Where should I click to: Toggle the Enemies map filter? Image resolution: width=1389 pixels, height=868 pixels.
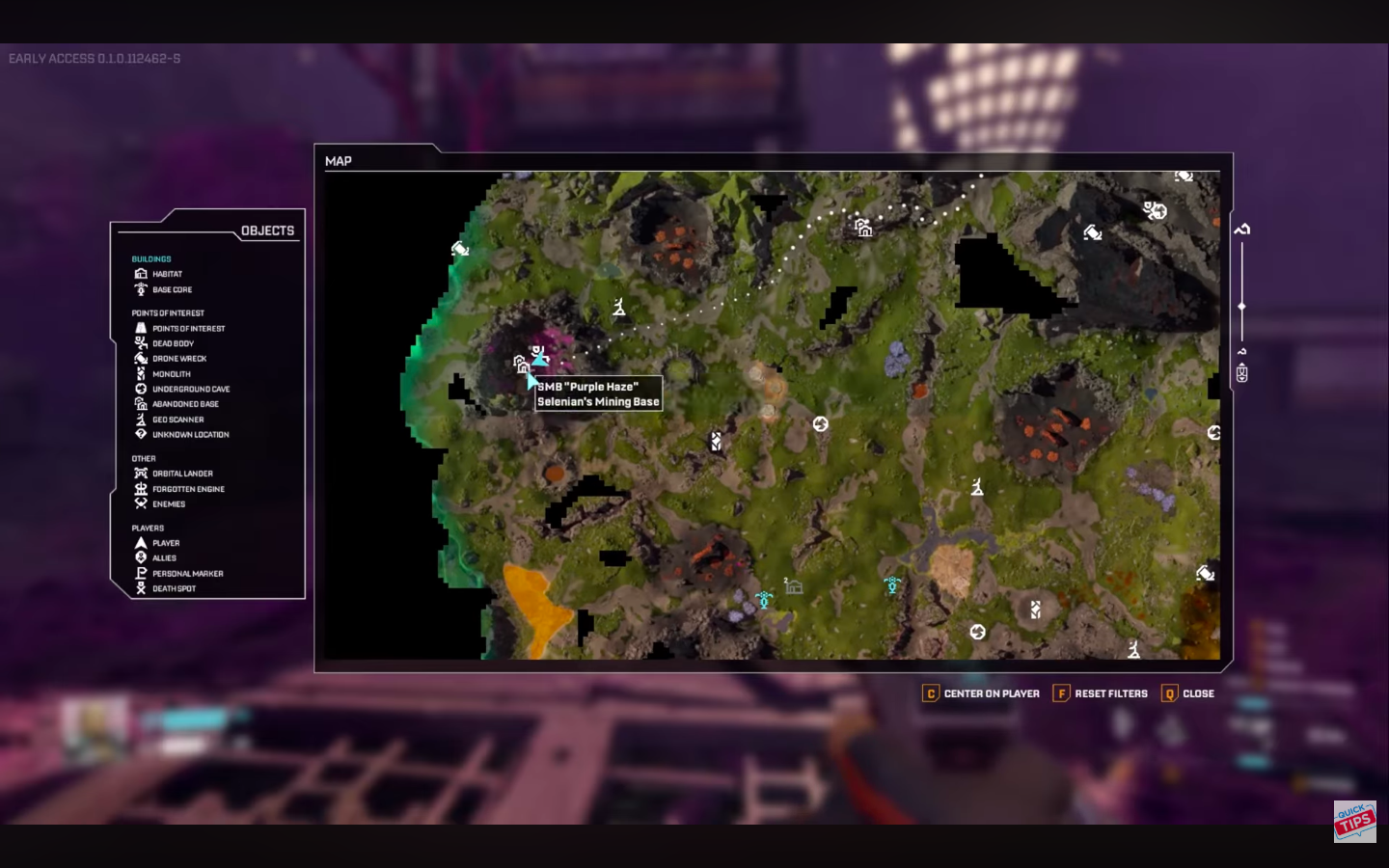pyautogui.click(x=141, y=503)
